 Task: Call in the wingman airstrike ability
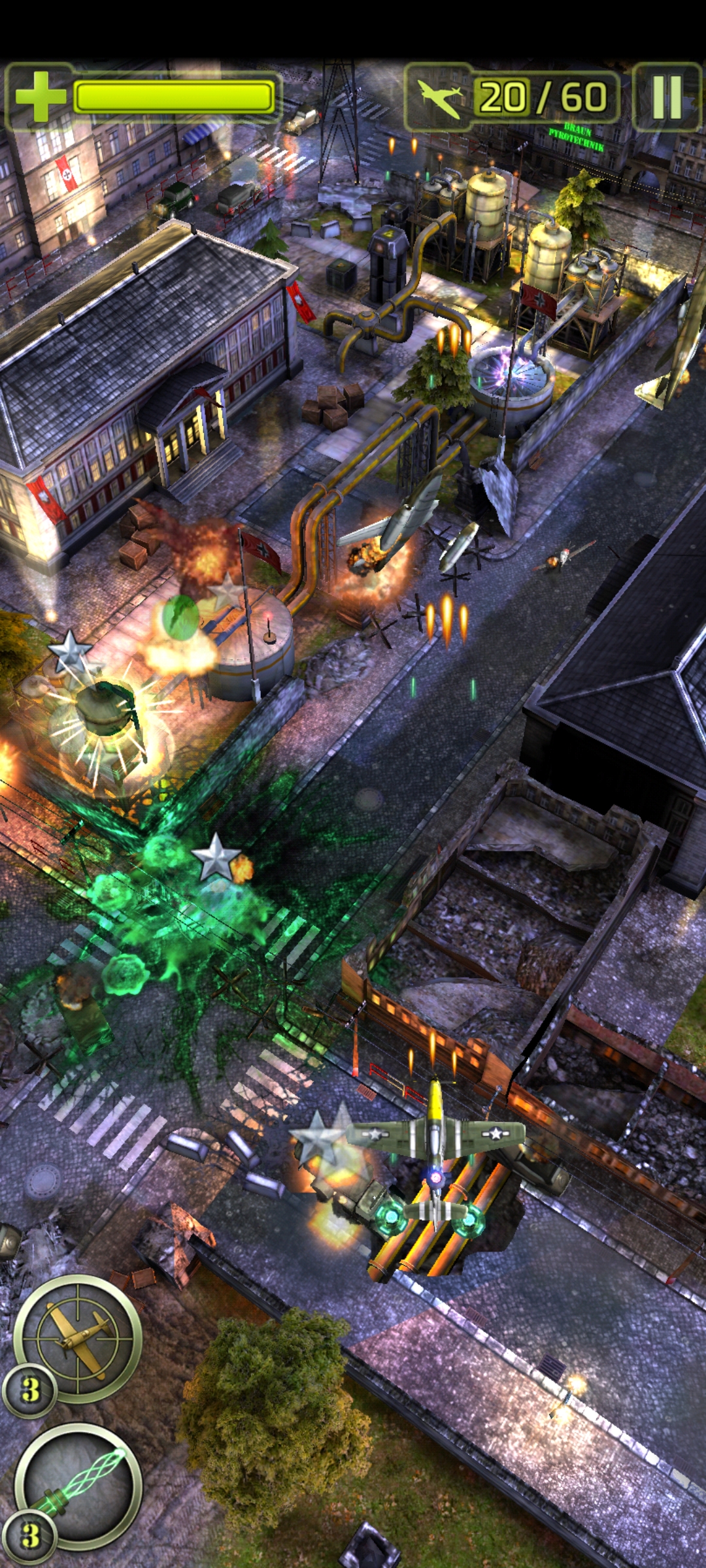pos(78,1338)
